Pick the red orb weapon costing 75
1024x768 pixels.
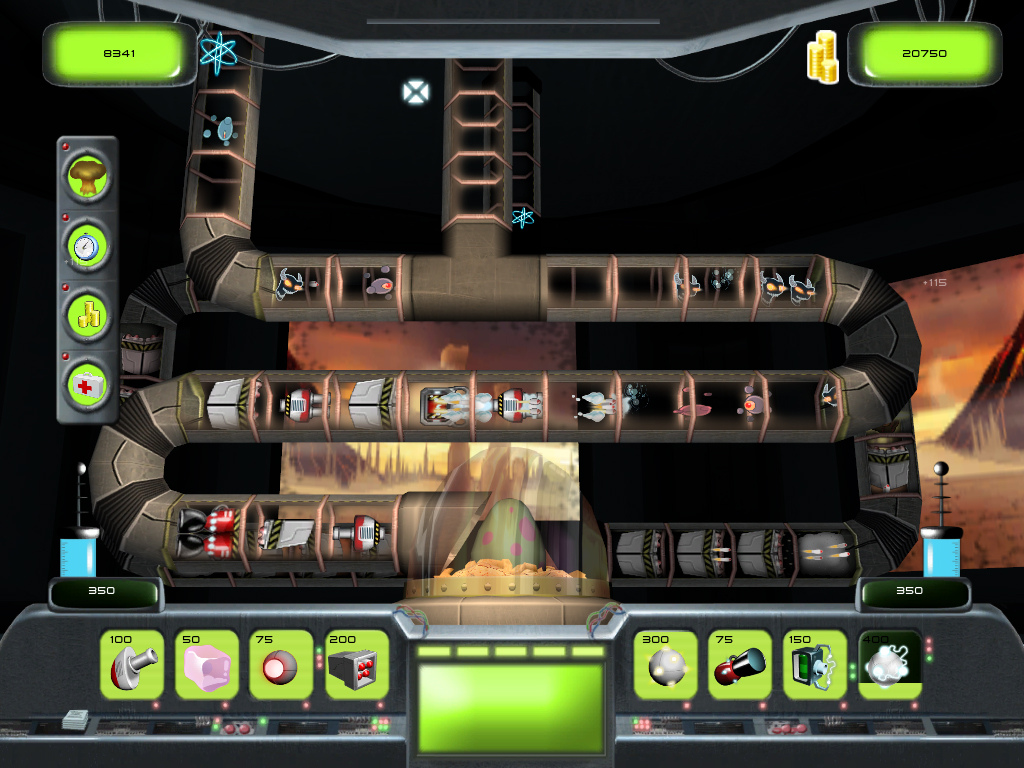(282, 665)
